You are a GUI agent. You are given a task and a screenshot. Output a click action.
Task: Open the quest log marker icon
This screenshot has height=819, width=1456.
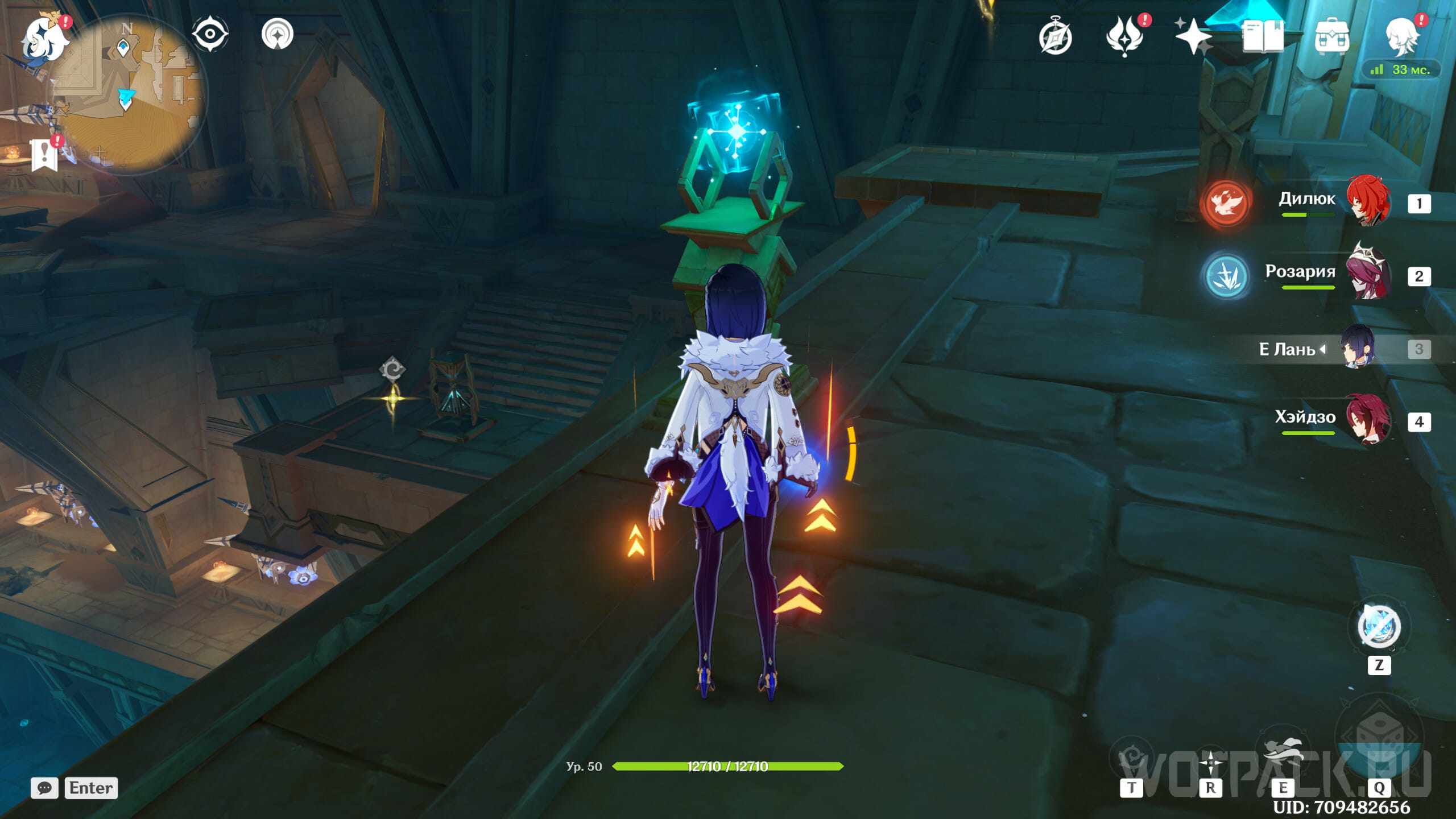click(x=44, y=155)
